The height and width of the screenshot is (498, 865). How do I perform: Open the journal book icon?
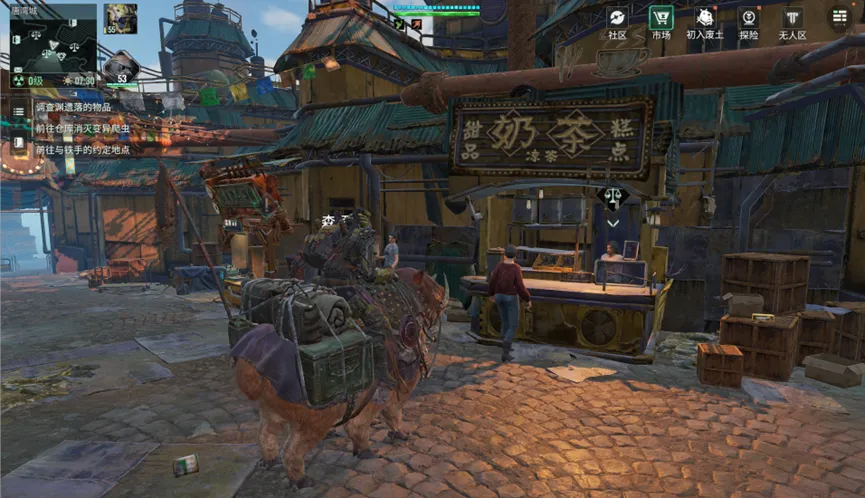point(19,142)
